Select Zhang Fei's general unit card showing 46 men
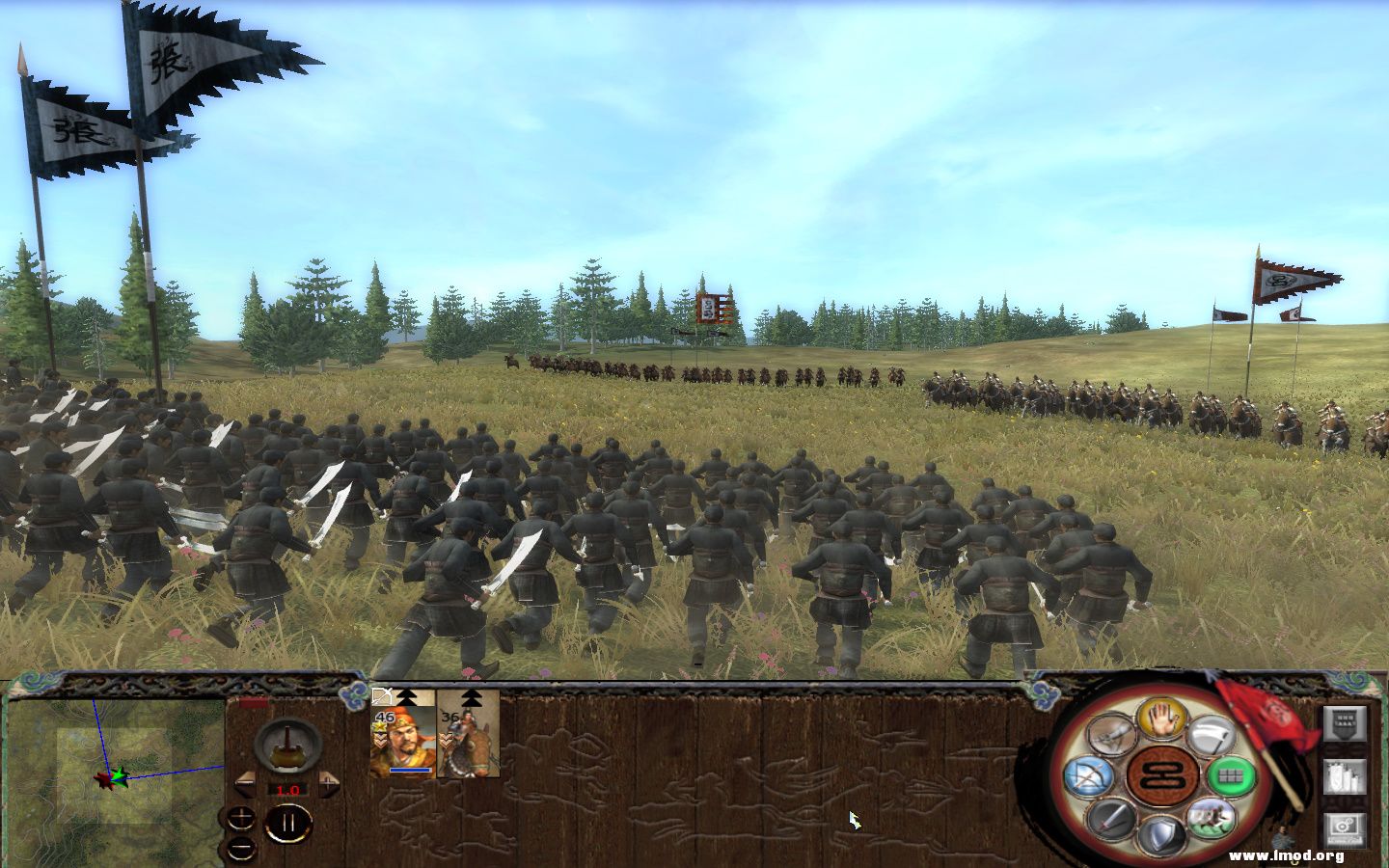Screen dimensions: 1389x868 click(x=402, y=740)
